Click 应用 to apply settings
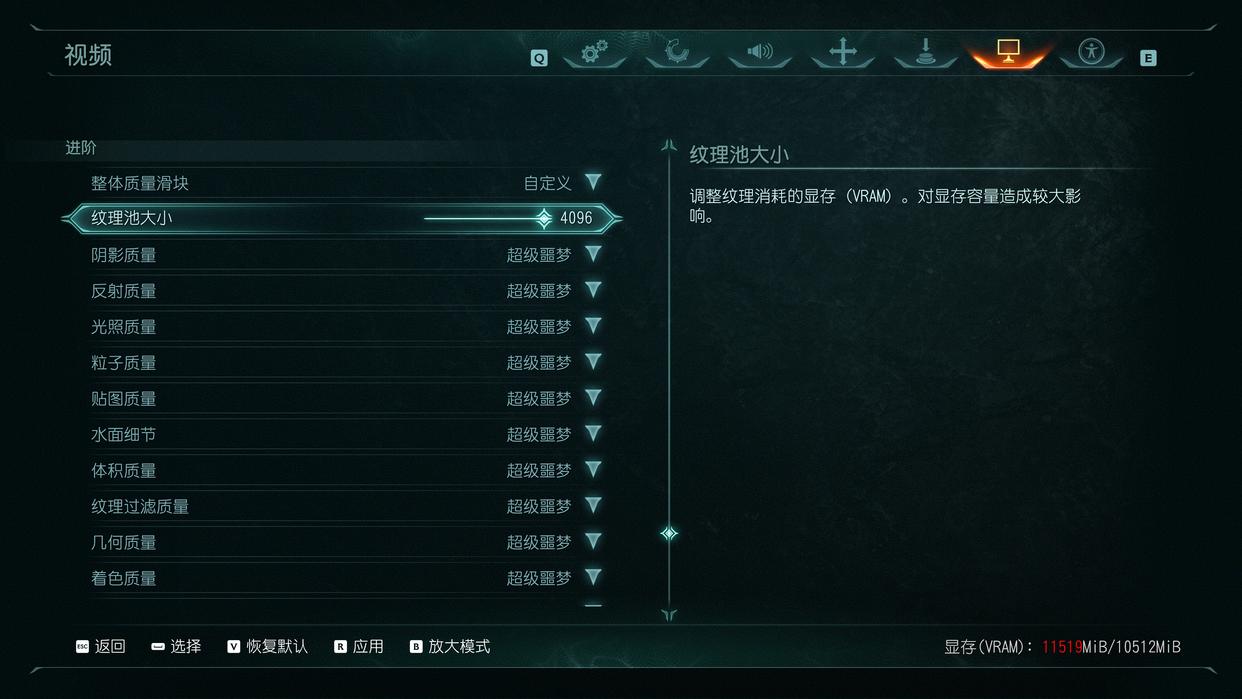This screenshot has width=1242, height=699. (359, 647)
